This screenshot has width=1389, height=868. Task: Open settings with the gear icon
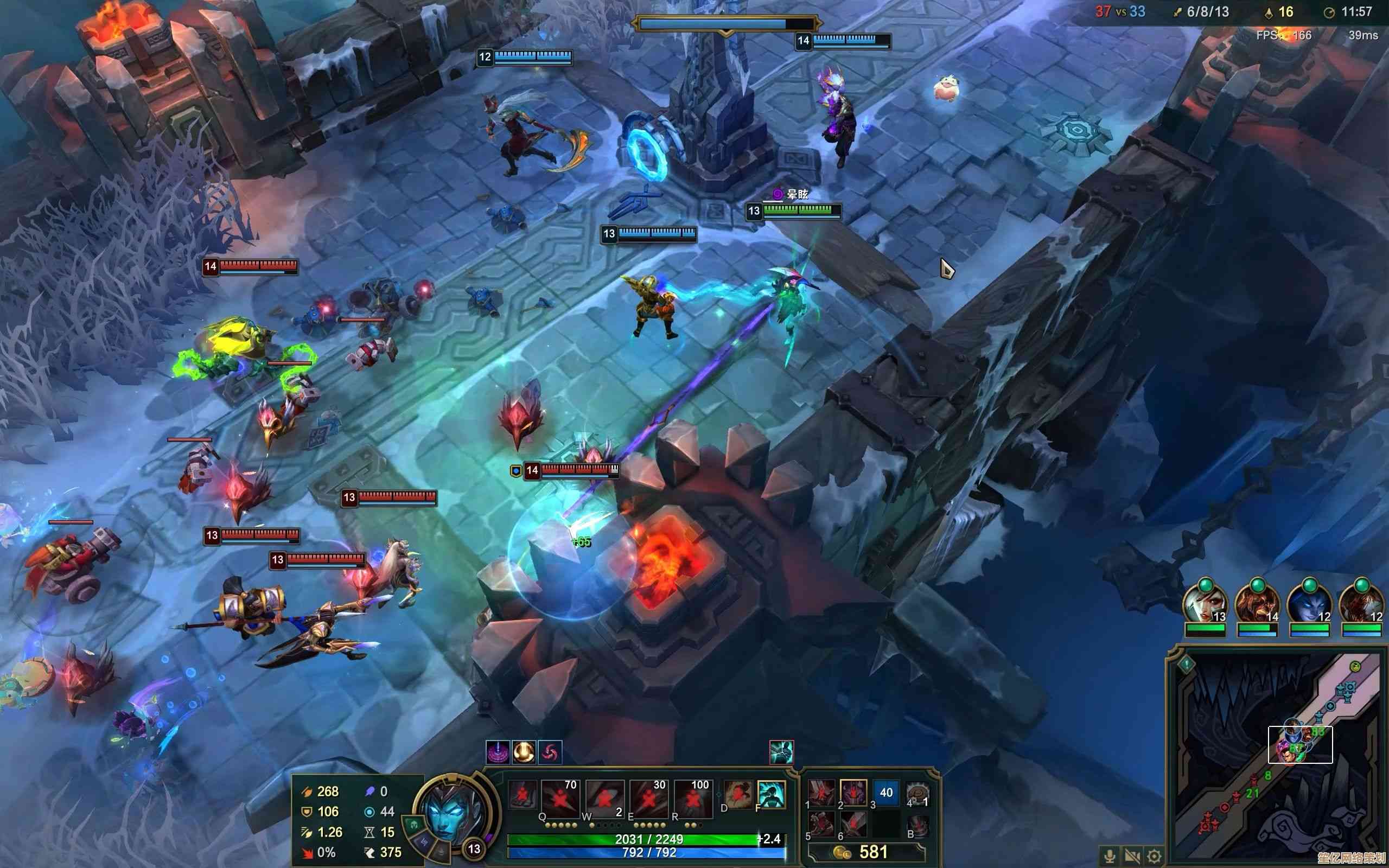[x=1155, y=856]
